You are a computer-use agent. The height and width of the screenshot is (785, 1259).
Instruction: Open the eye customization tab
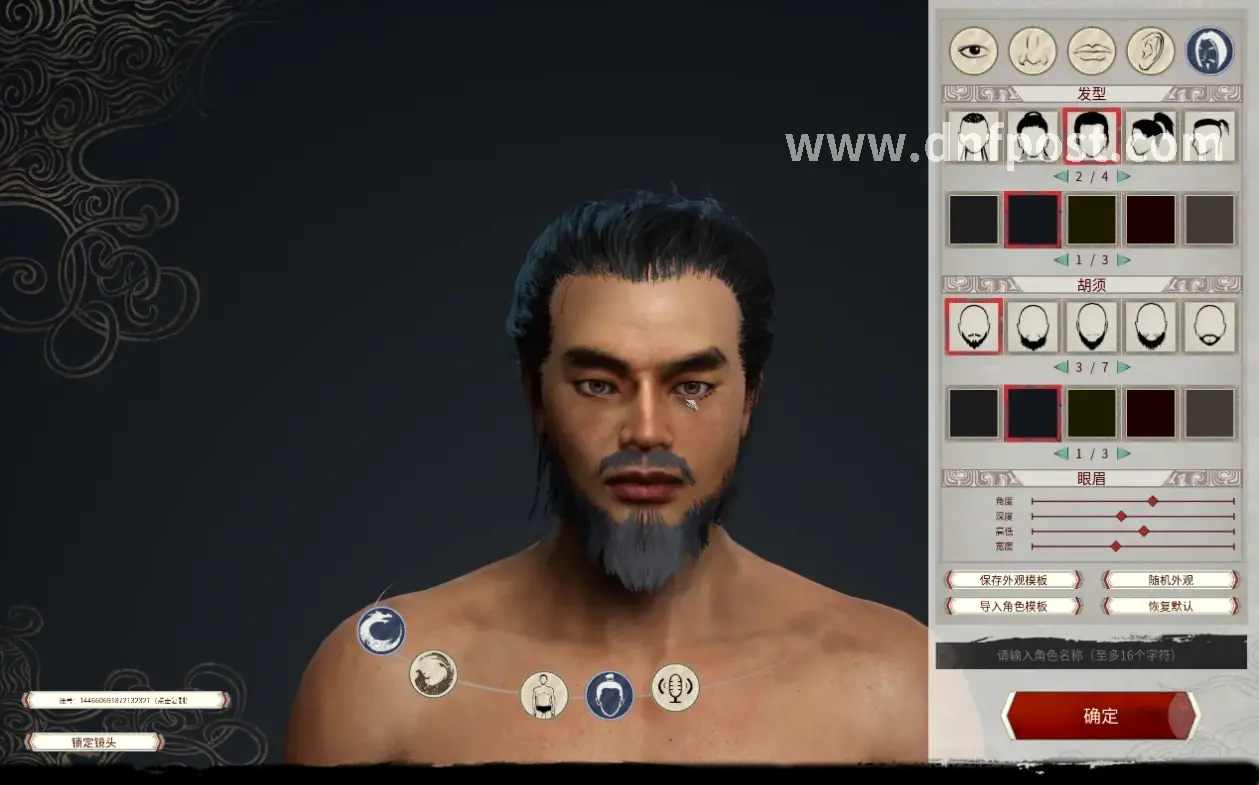coord(973,51)
